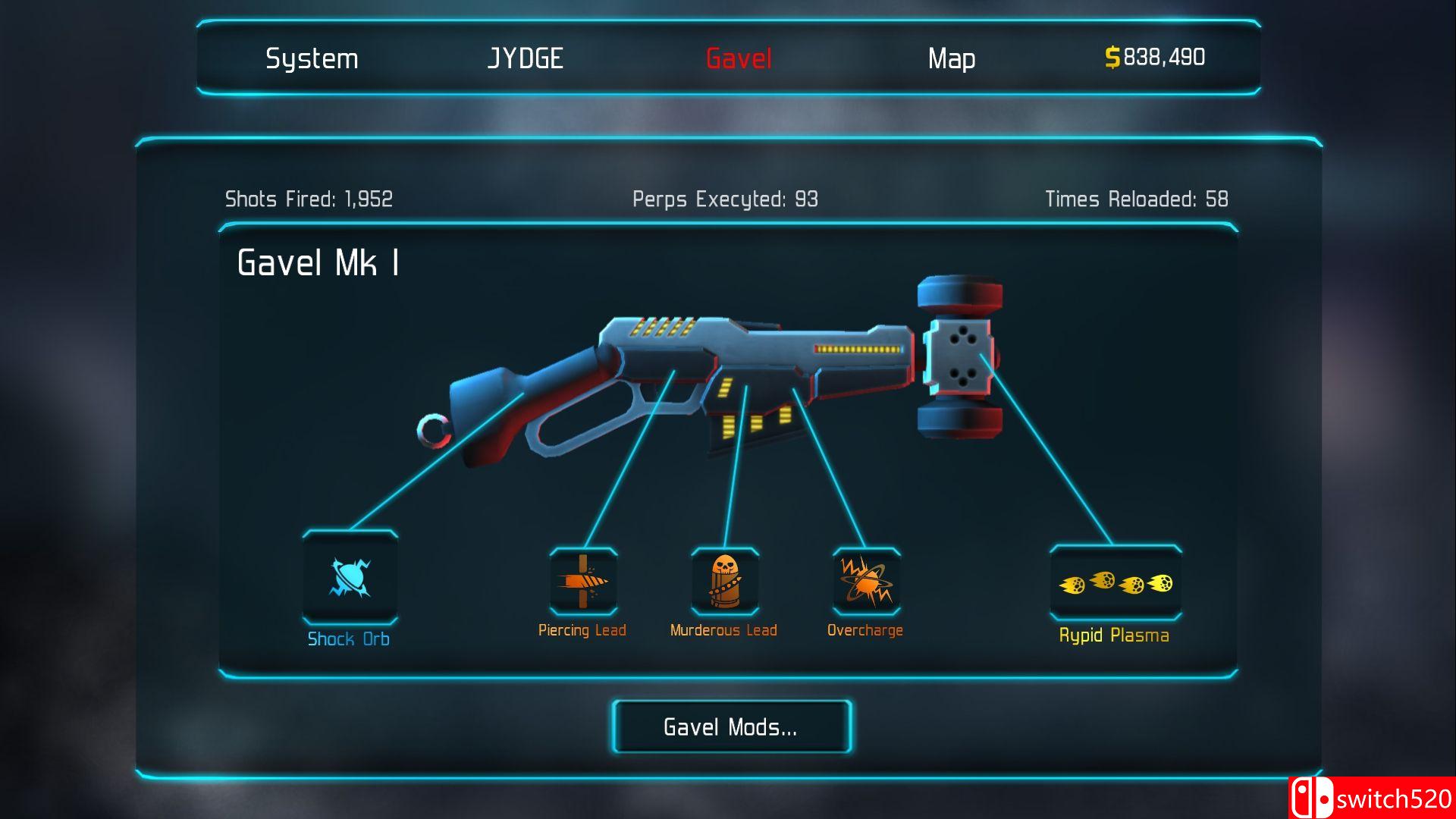This screenshot has height=819, width=1456.
Task: Switch to the JYDGE tab
Action: [525, 58]
